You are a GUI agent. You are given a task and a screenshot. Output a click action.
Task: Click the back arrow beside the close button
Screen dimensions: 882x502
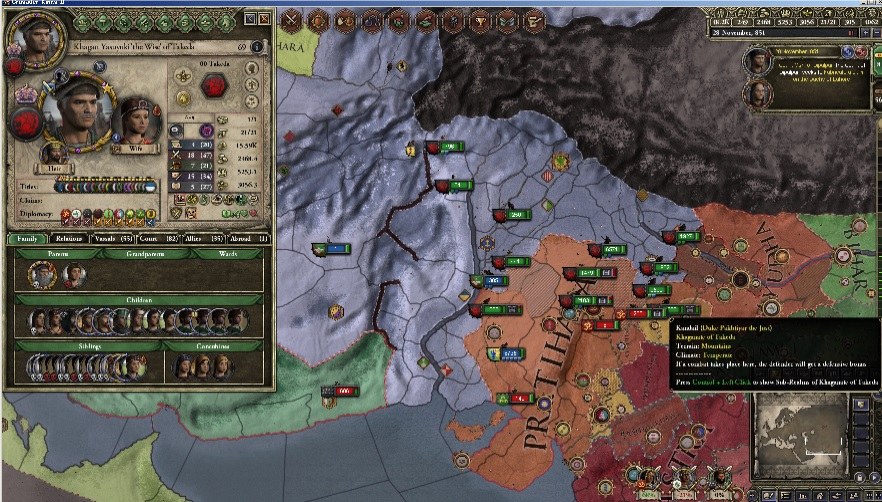click(248, 19)
